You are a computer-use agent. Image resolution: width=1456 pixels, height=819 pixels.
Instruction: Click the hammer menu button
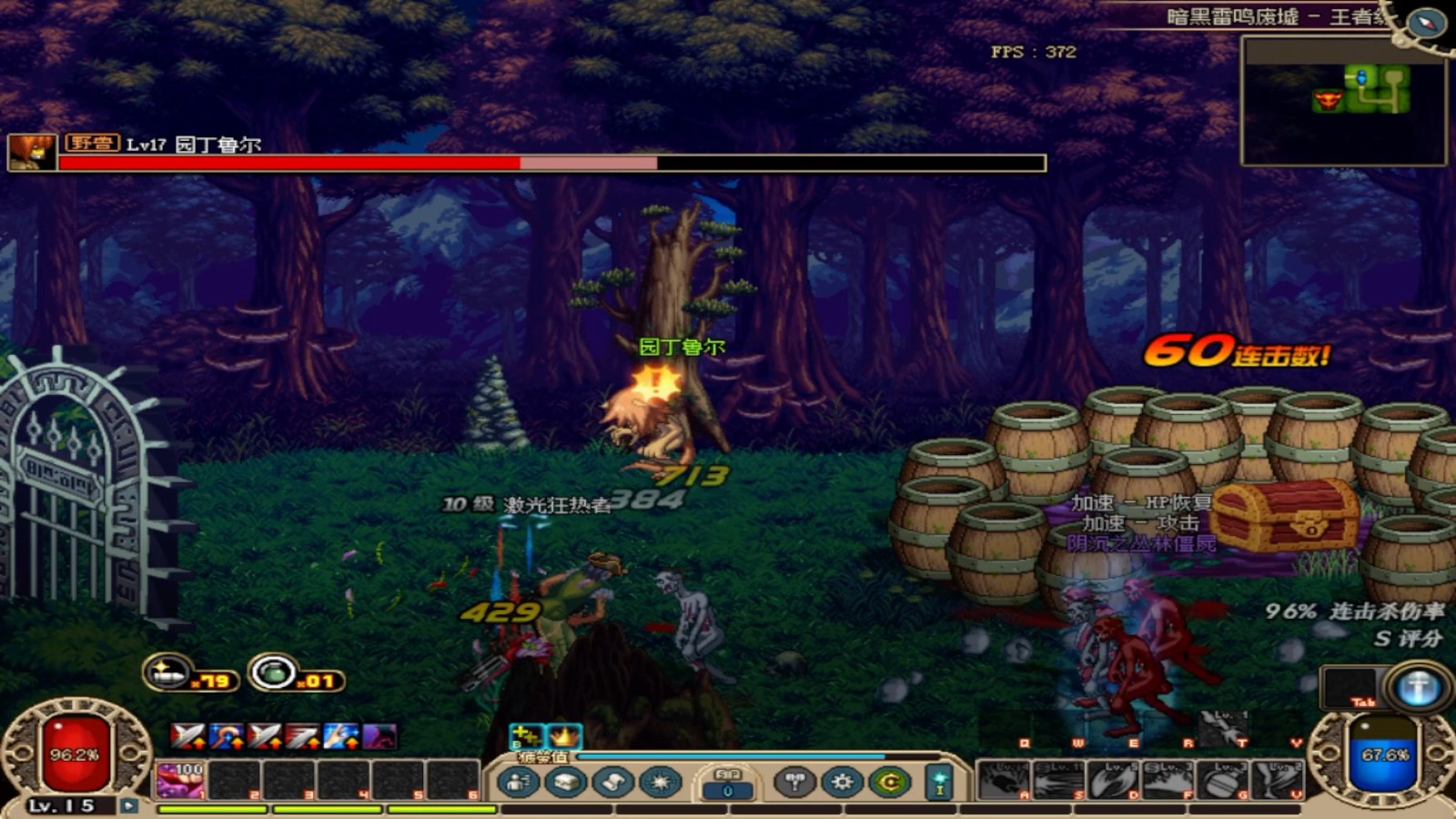794,782
